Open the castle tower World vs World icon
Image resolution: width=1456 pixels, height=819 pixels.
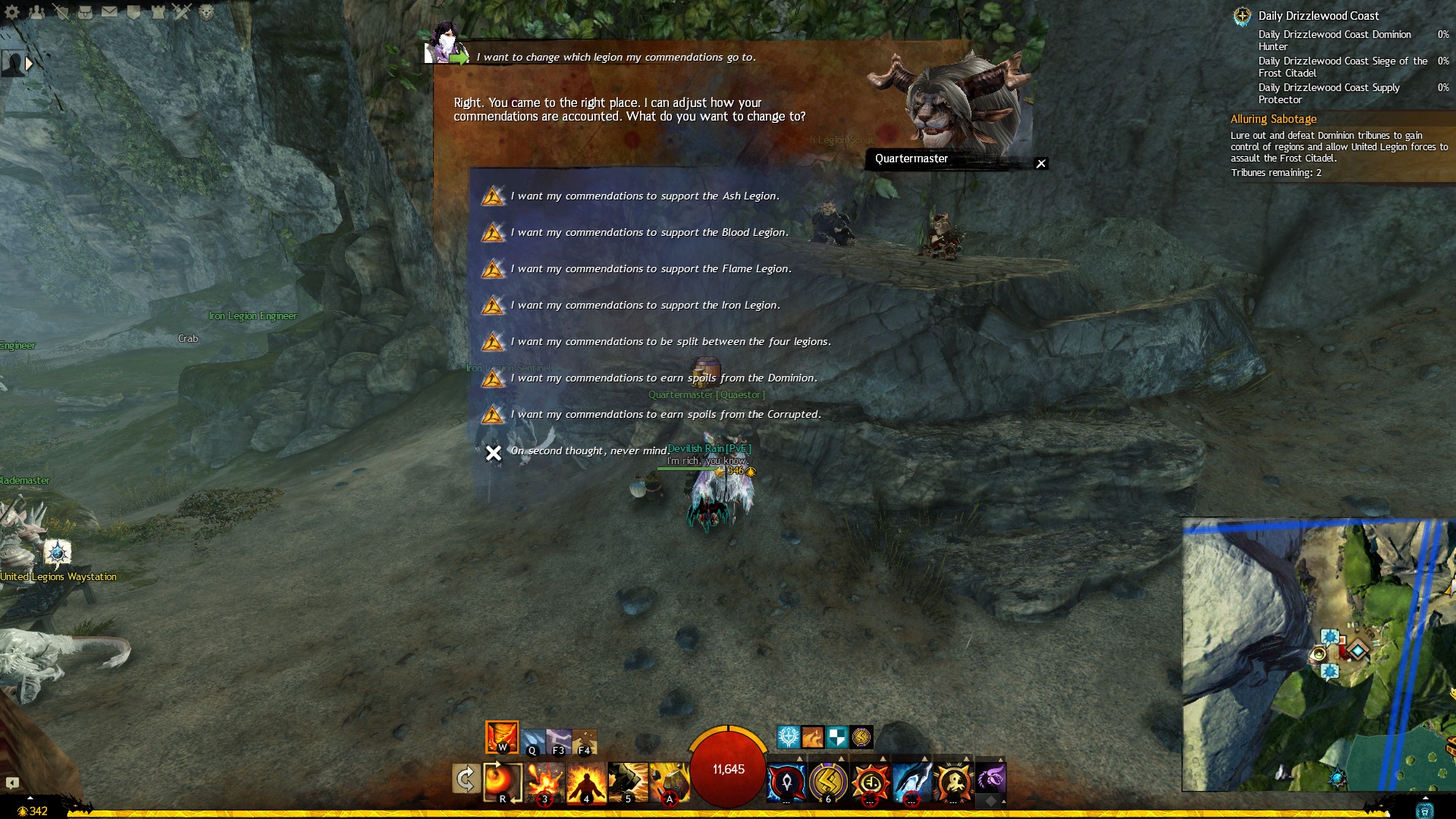[158, 12]
